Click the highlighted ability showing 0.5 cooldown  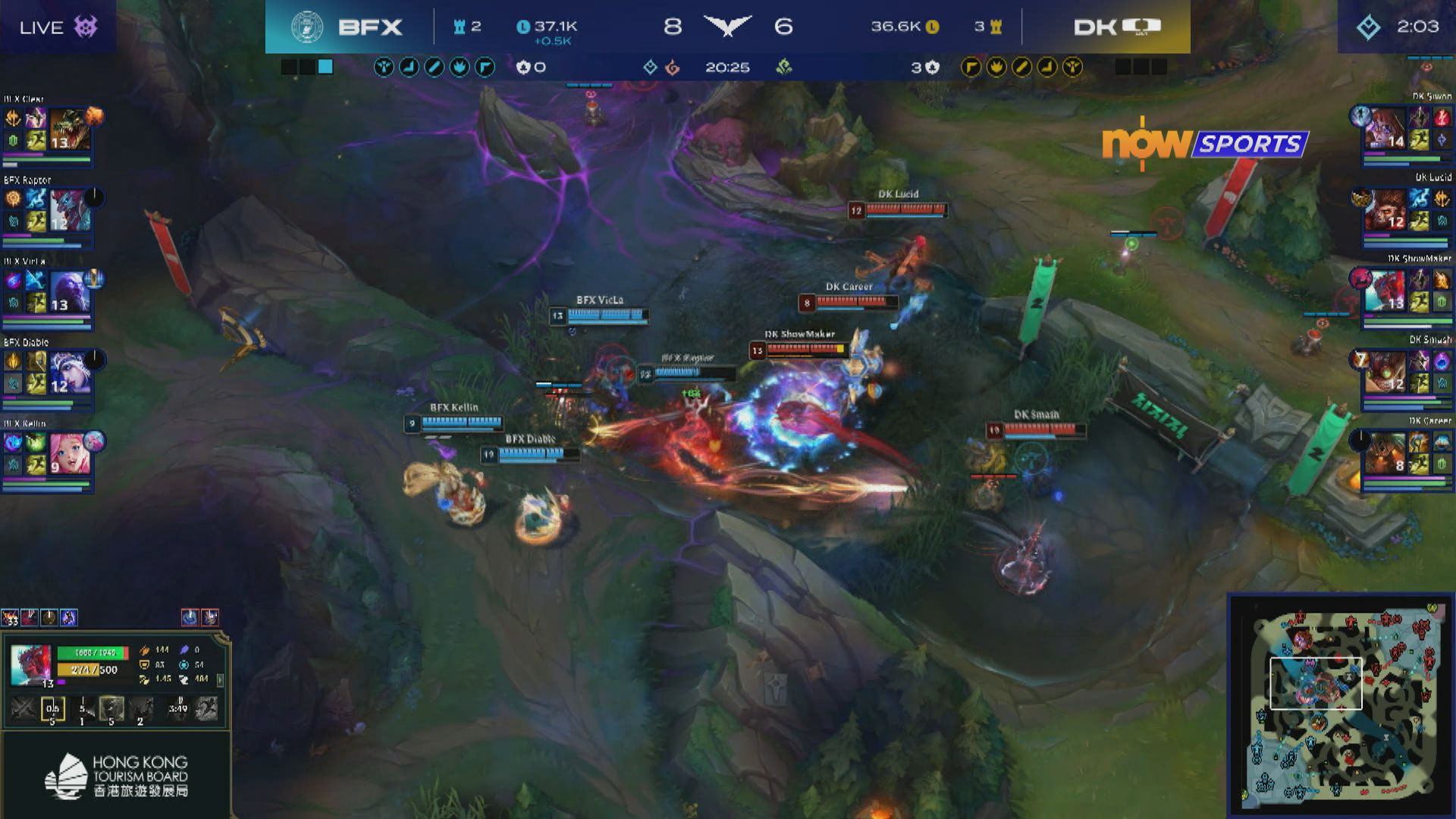pyautogui.click(x=52, y=709)
